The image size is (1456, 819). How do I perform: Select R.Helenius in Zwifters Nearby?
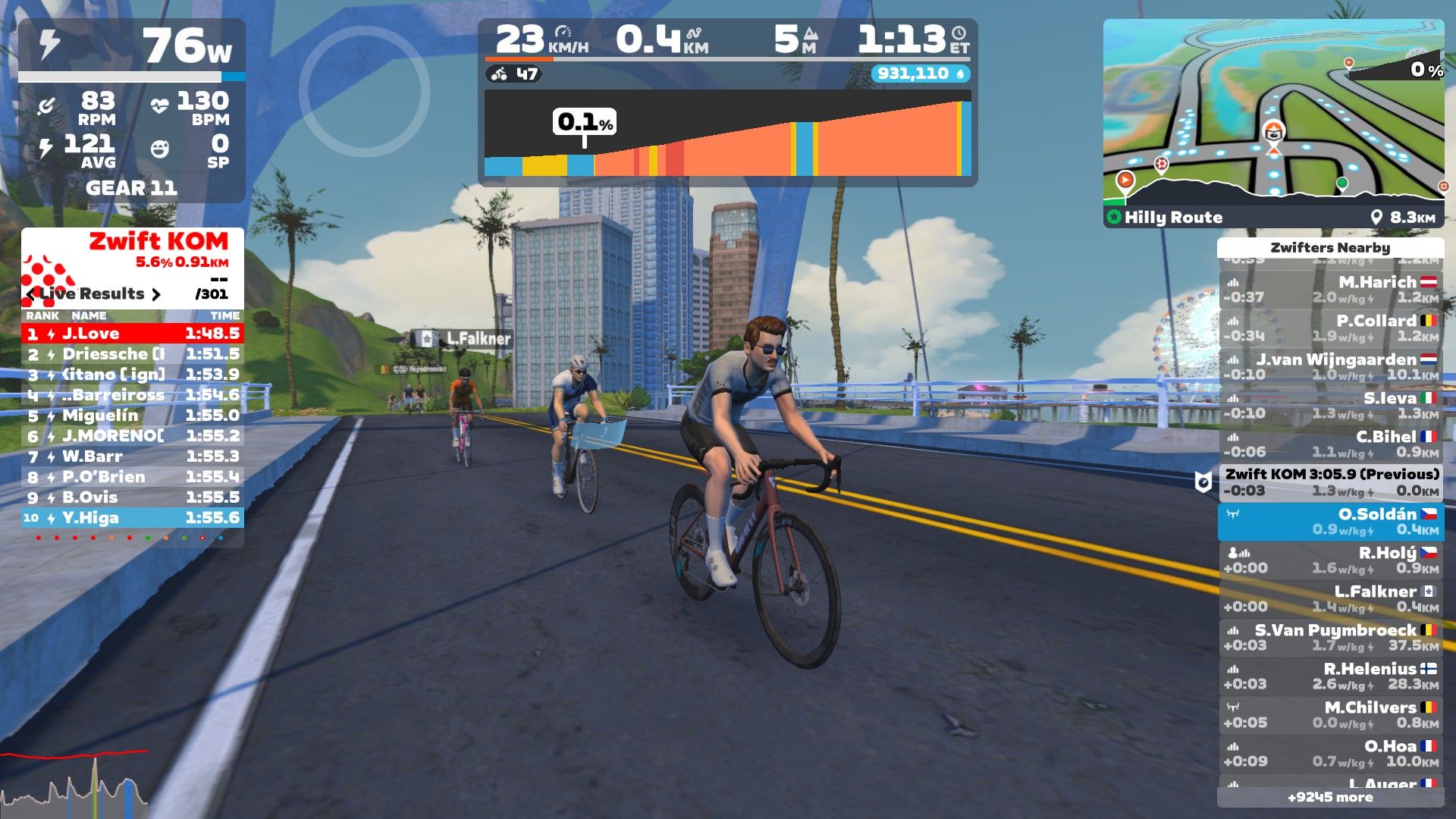[x=1331, y=676]
